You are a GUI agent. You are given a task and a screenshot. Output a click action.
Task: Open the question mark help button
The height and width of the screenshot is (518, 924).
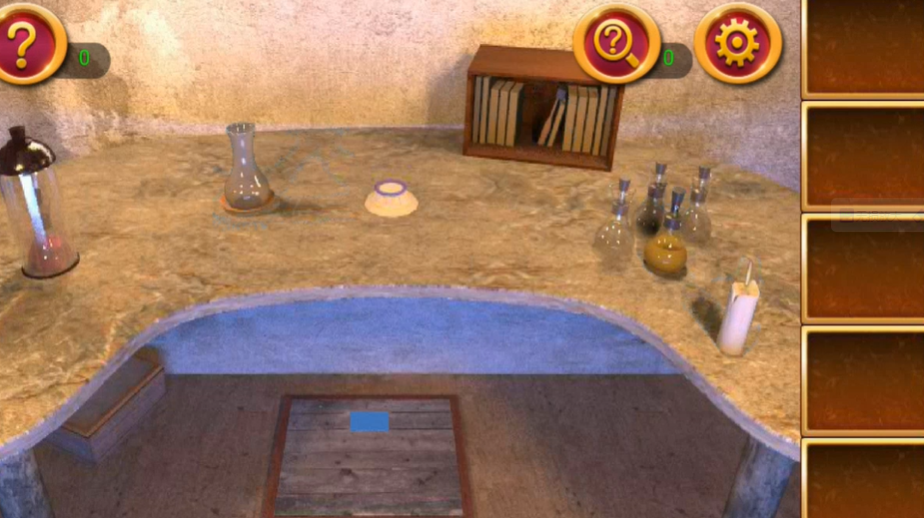point(28,43)
